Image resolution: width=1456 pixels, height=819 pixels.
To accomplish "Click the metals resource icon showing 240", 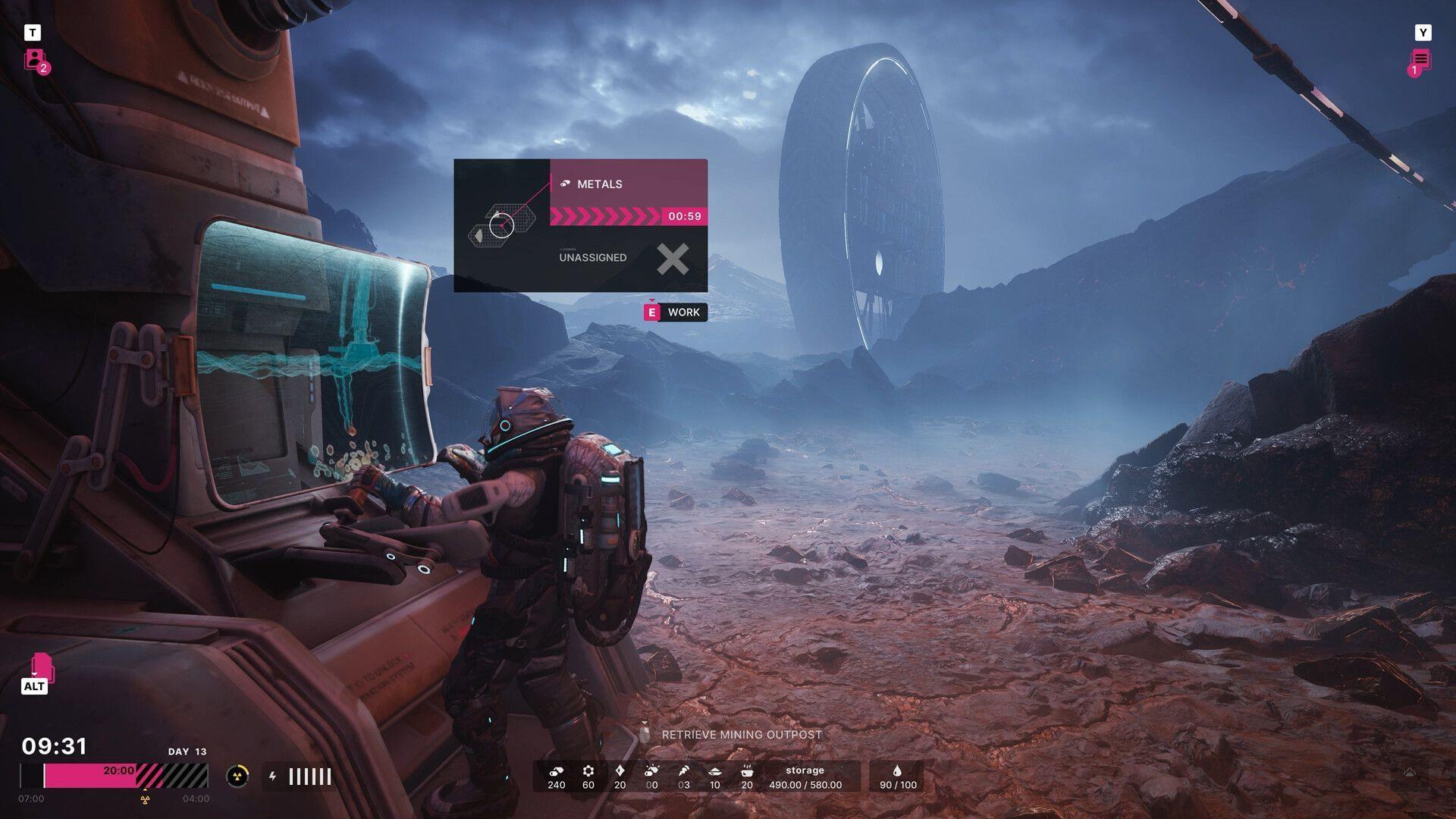I will tap(556, 770).
